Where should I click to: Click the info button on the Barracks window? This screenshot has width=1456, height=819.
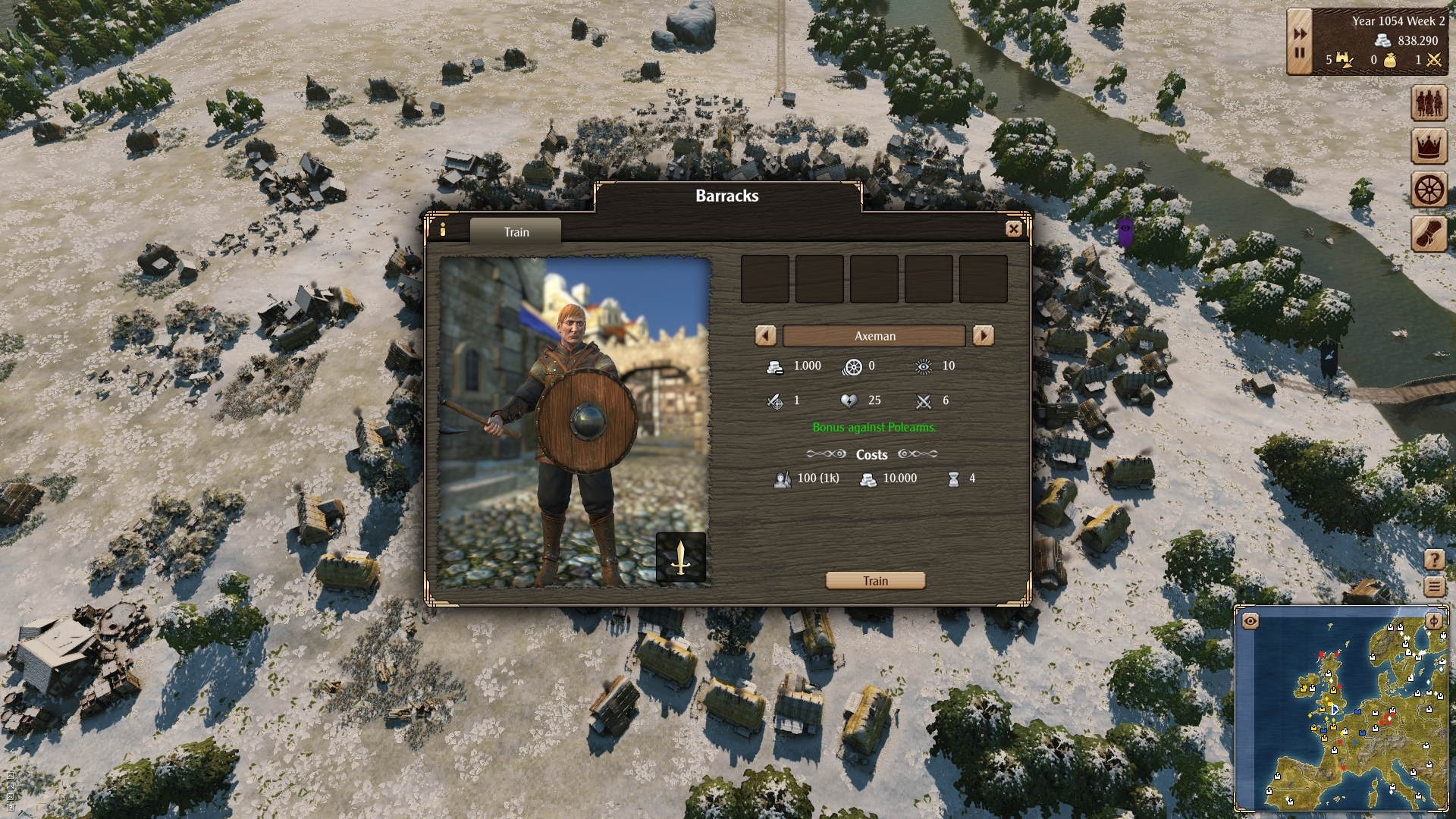click(442, 231)
